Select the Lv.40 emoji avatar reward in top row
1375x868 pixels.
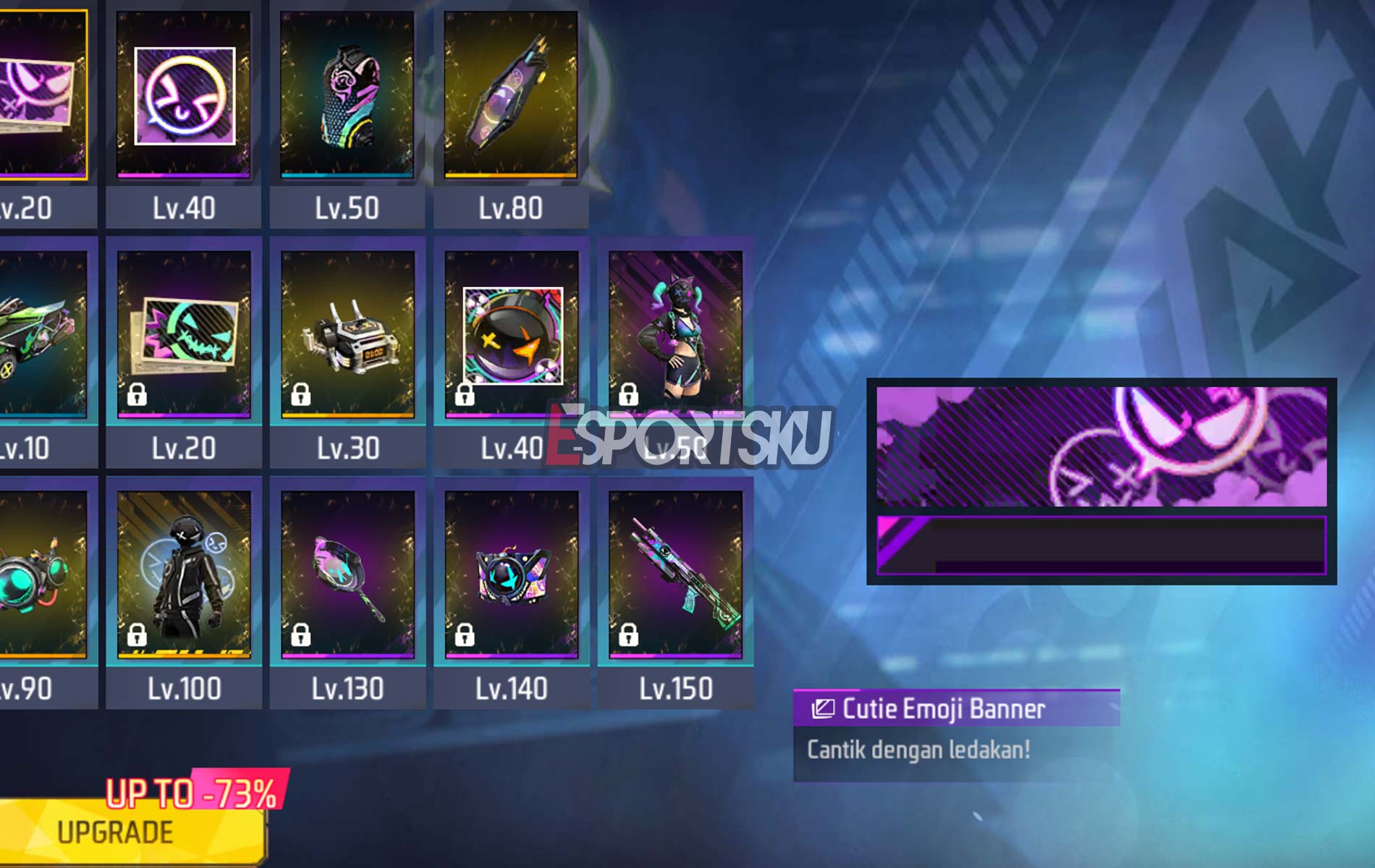[x=184, y=95]
